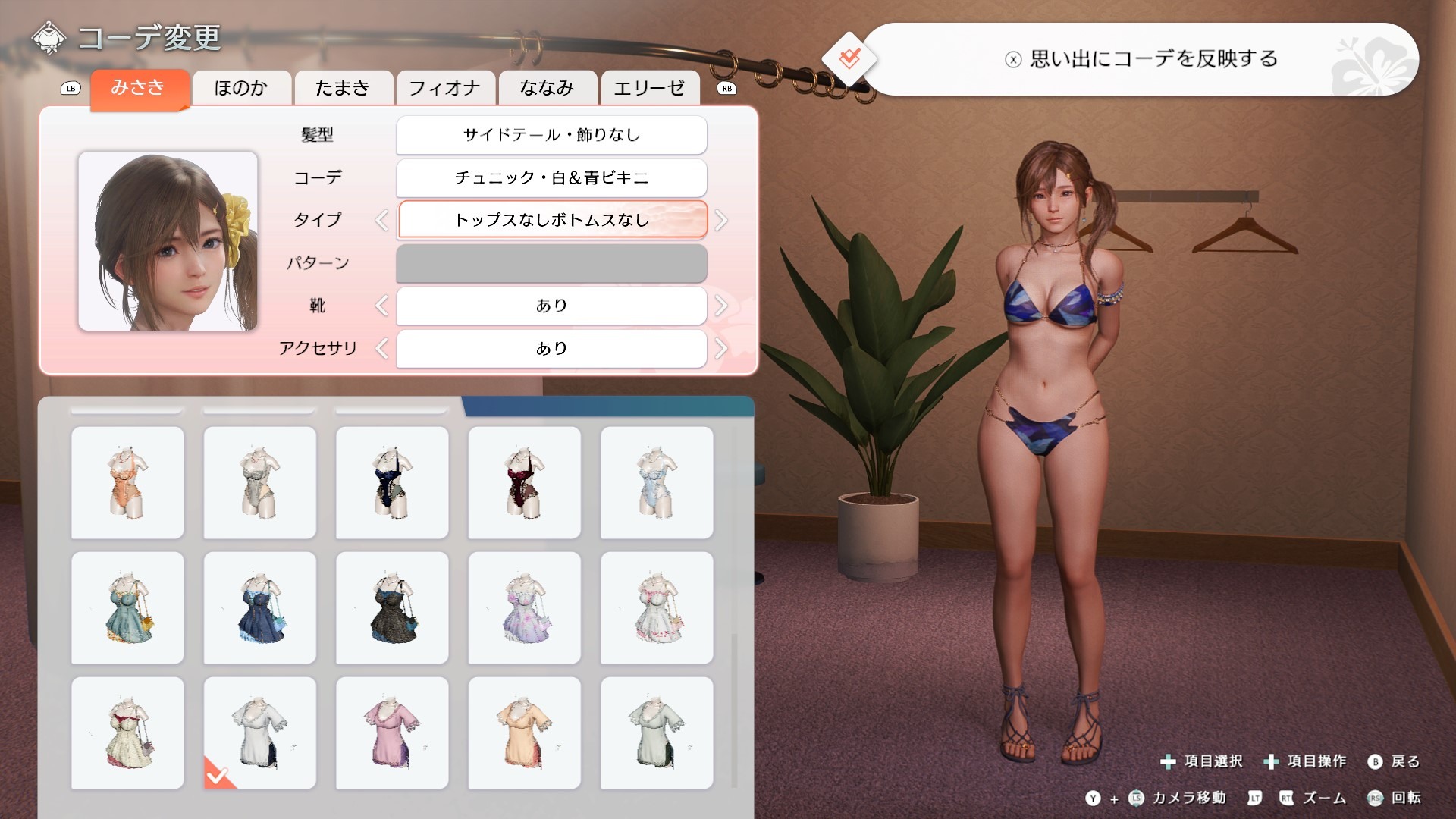
Task: Select the ほのか character tab
Action: click(x=241, y=89)
